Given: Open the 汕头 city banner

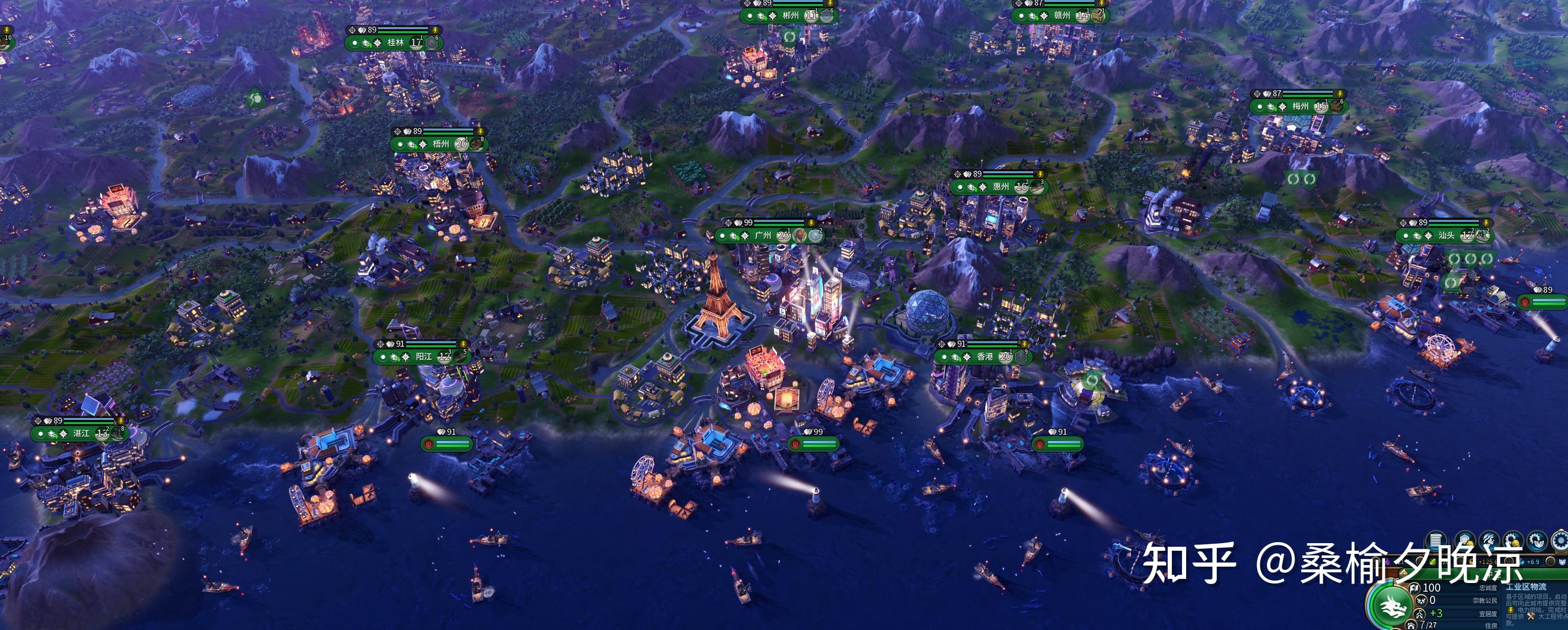Looking at the screenshot, I should point(1446,236).
